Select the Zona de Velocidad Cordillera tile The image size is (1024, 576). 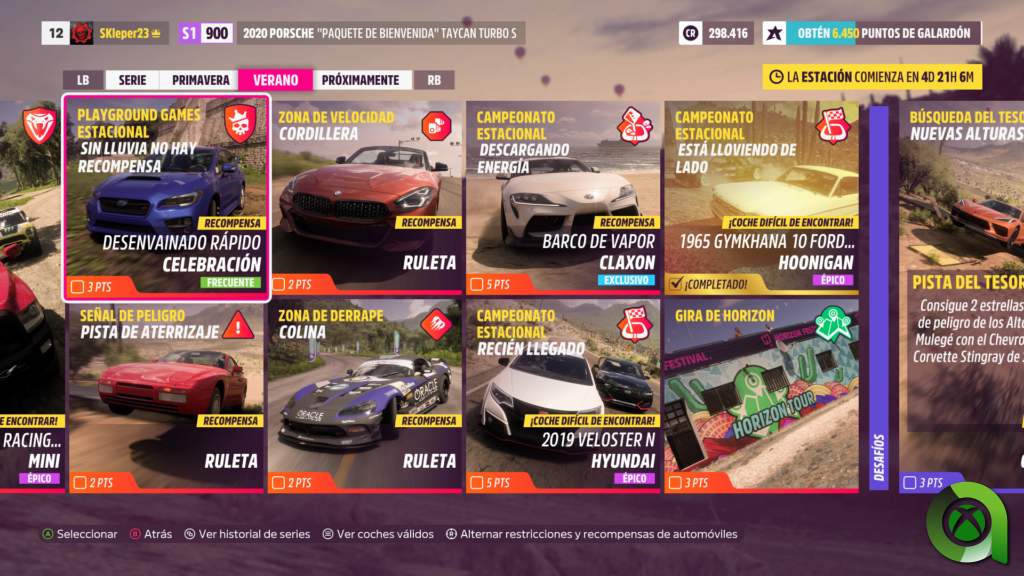click(x=365, y=197)
